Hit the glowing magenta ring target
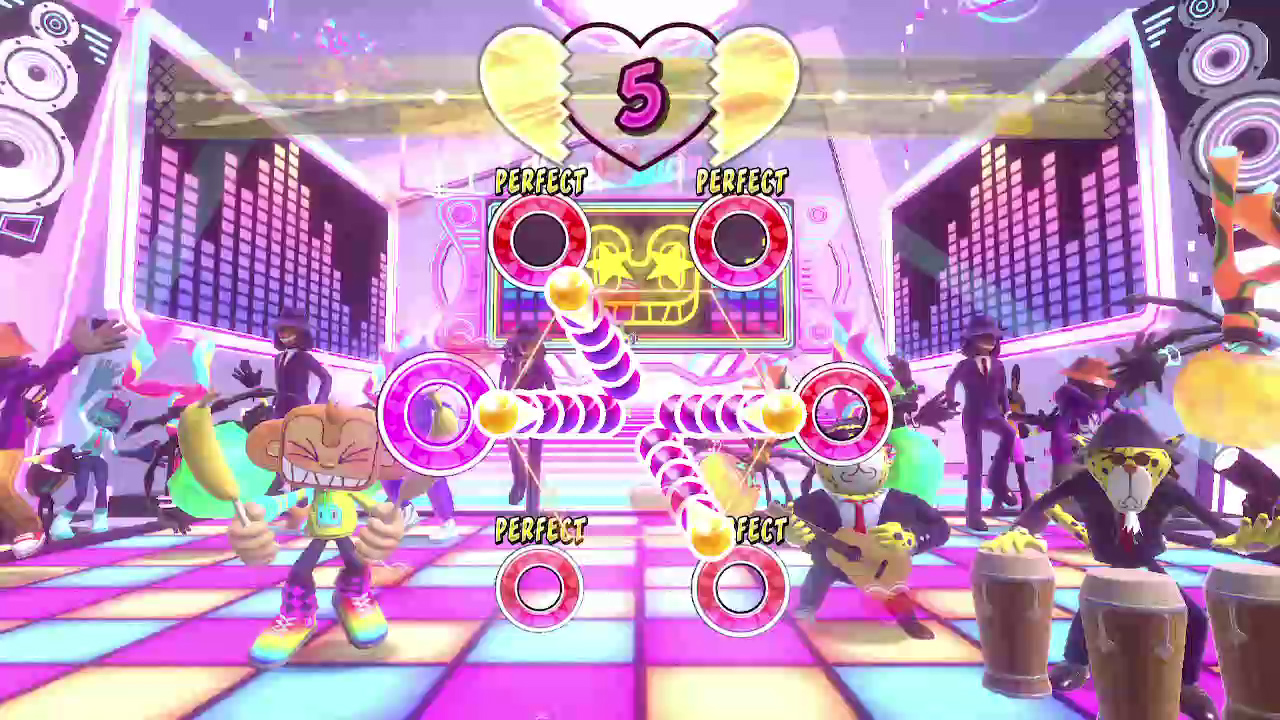The width and height of the screenshot is (1280, 720). pos(437,412)
